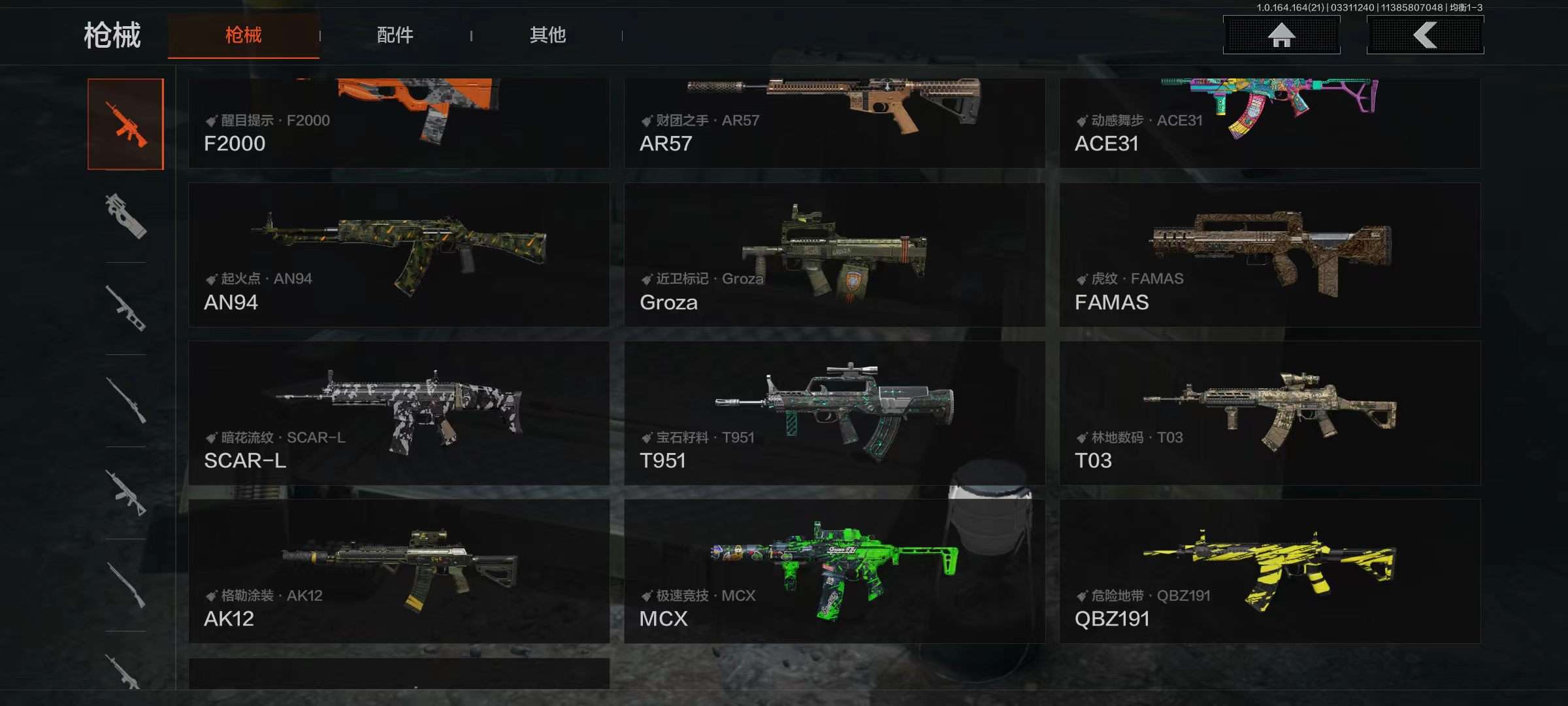Pick the F2000 weapon card
Viewport: 1568px width, 706px height.
coord(399,123)
